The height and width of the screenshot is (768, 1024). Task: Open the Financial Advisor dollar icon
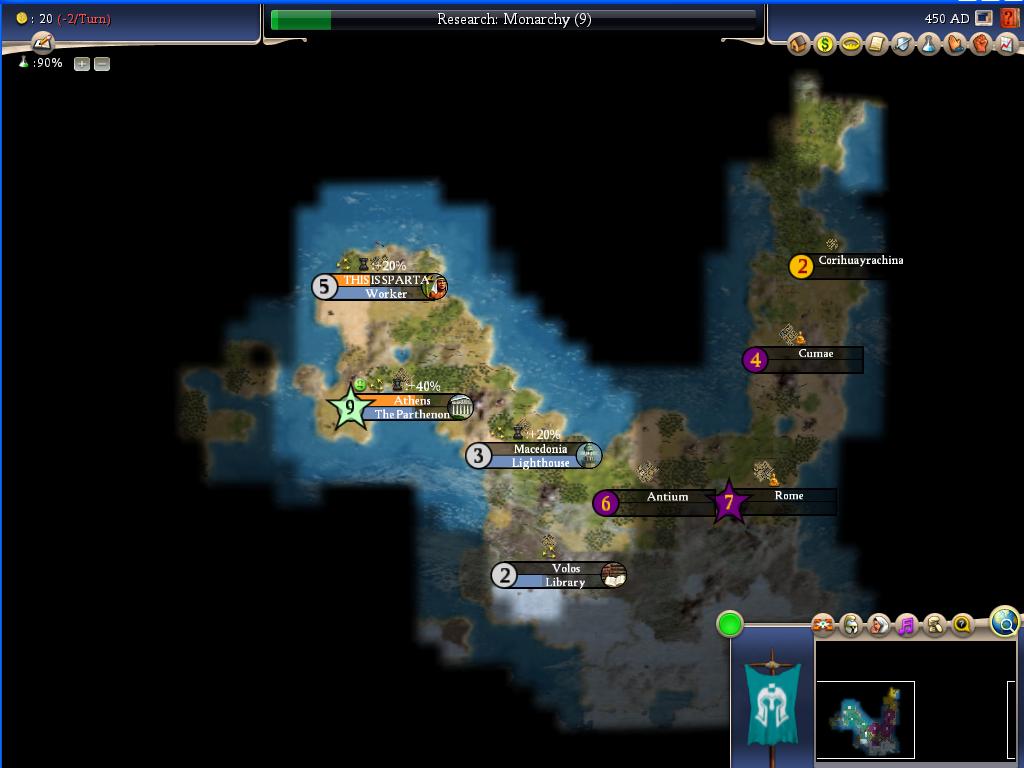tap(824, 45)
